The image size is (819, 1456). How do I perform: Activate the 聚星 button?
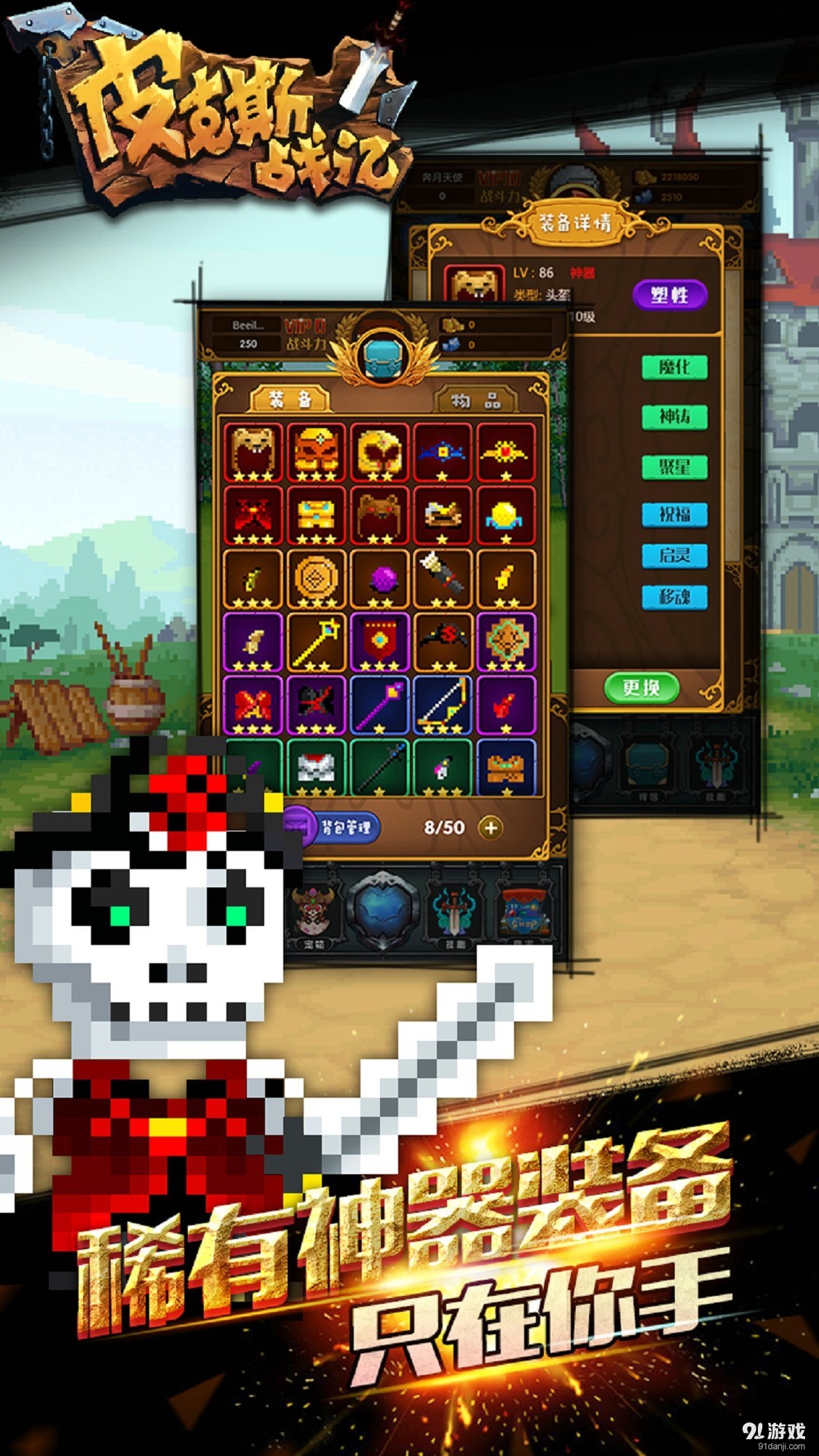[674, 466]
